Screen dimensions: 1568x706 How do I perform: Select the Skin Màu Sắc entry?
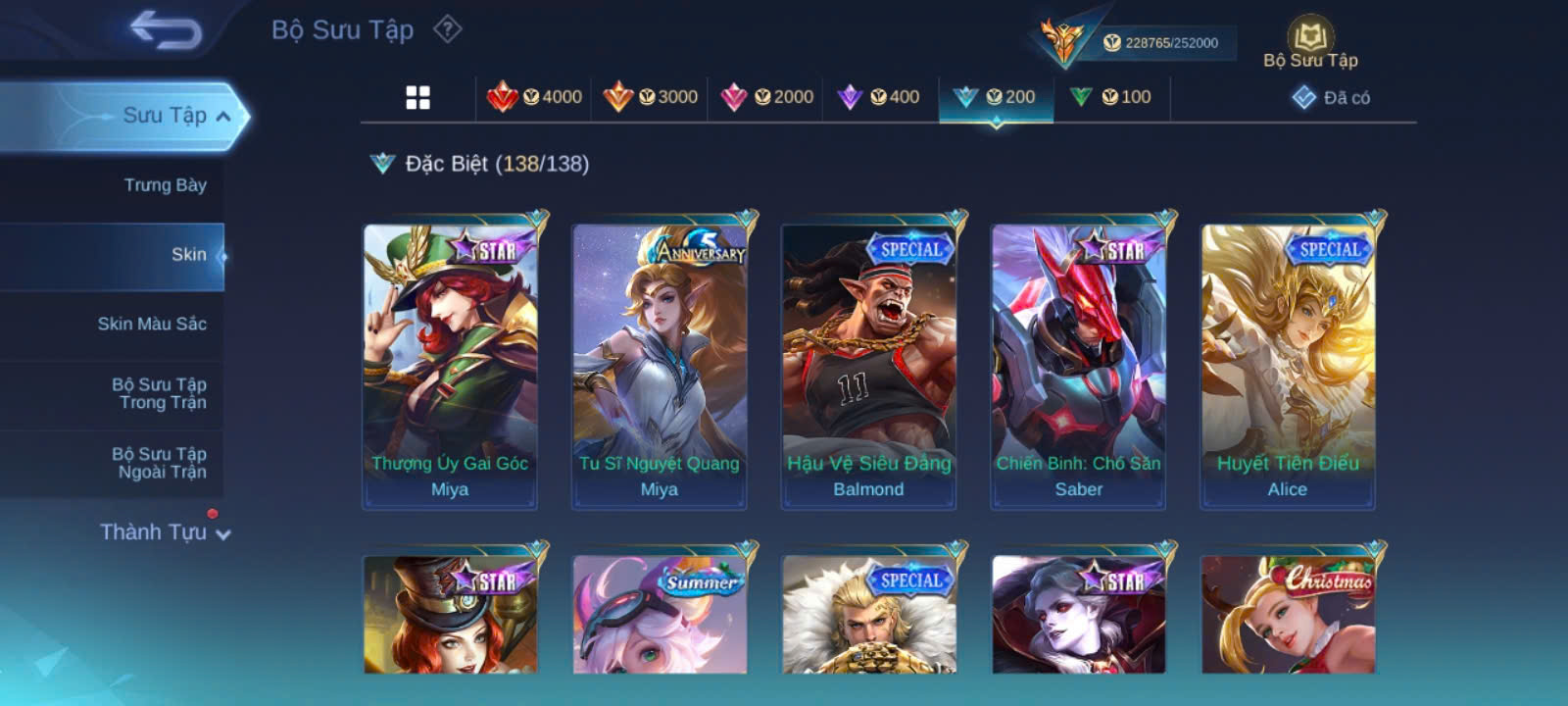click(152, 324)
